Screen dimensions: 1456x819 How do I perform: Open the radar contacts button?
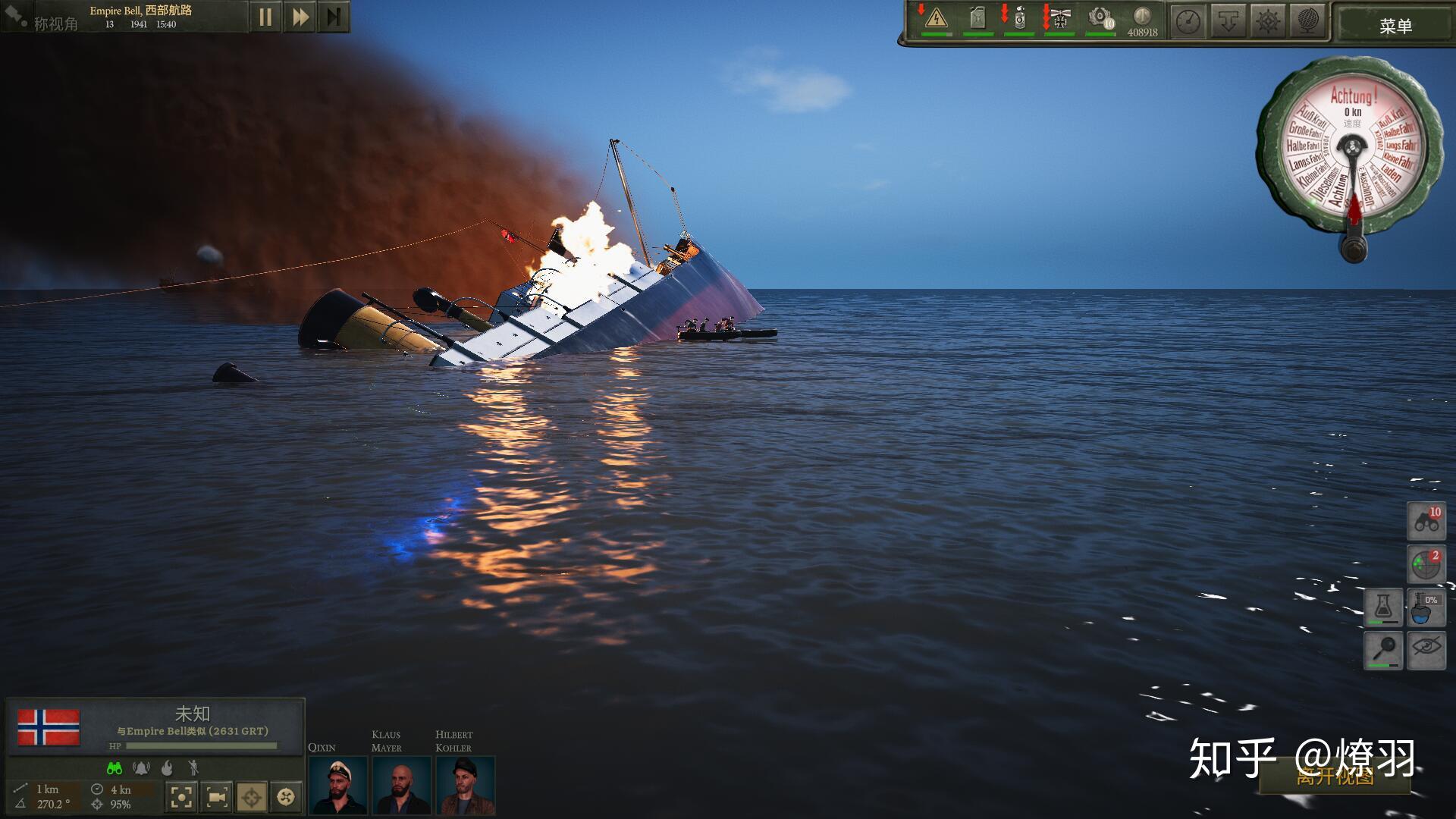(x=1426, y=564)
